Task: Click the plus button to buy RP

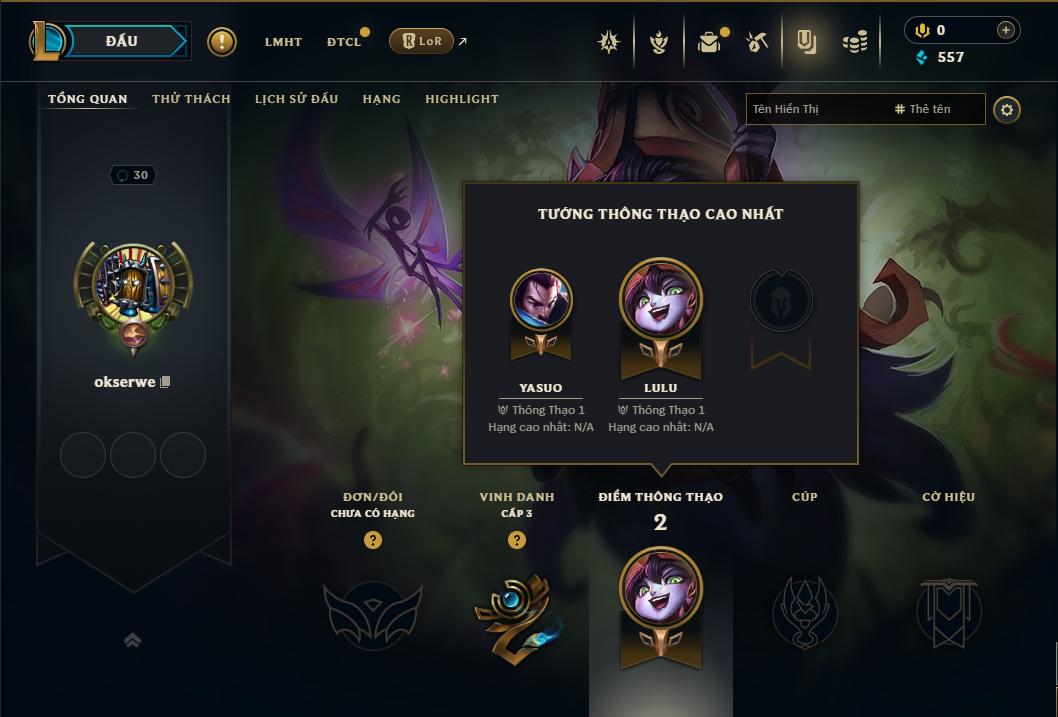Action: [x=1006, y=31]
